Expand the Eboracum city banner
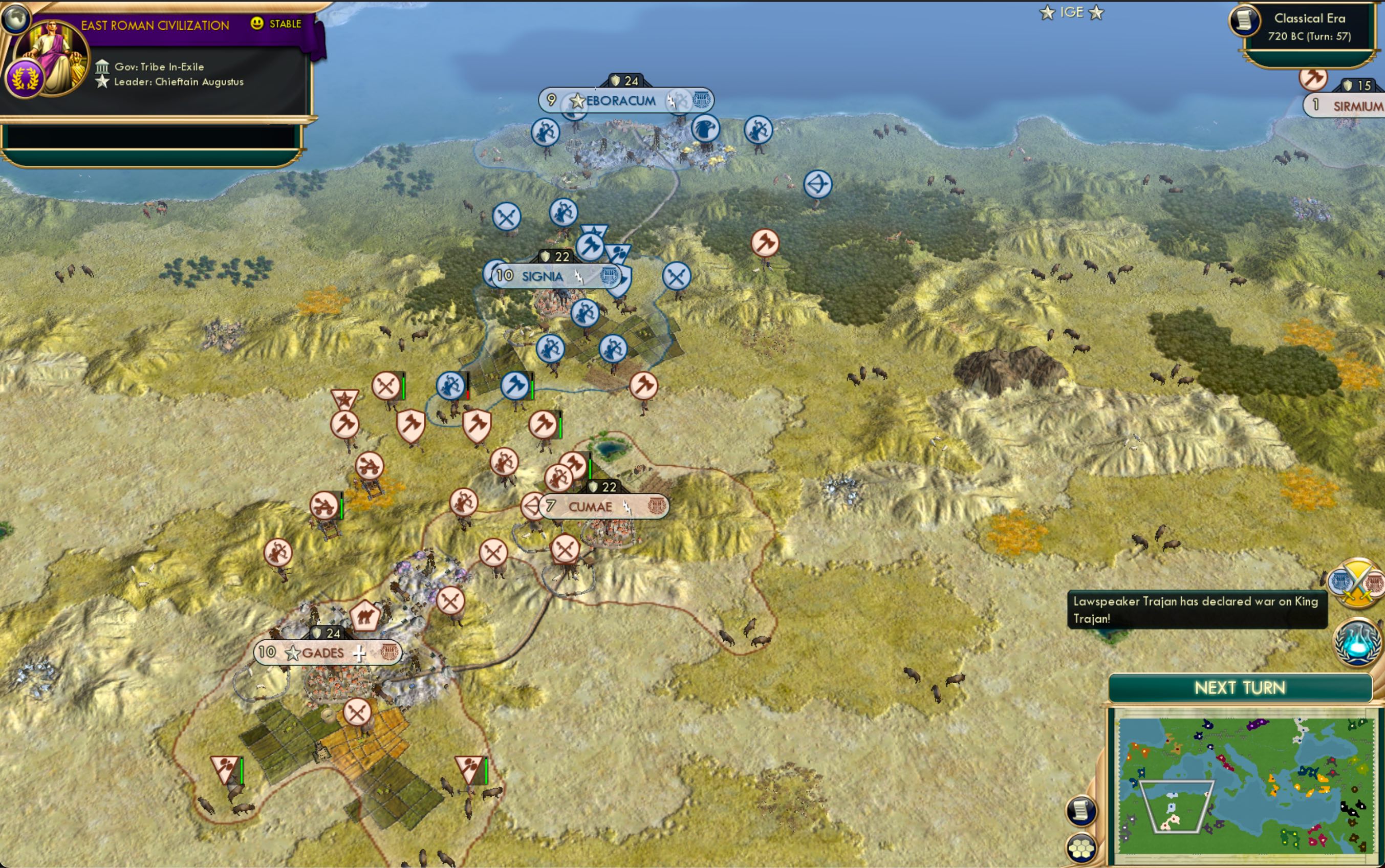 coord(620,101)
